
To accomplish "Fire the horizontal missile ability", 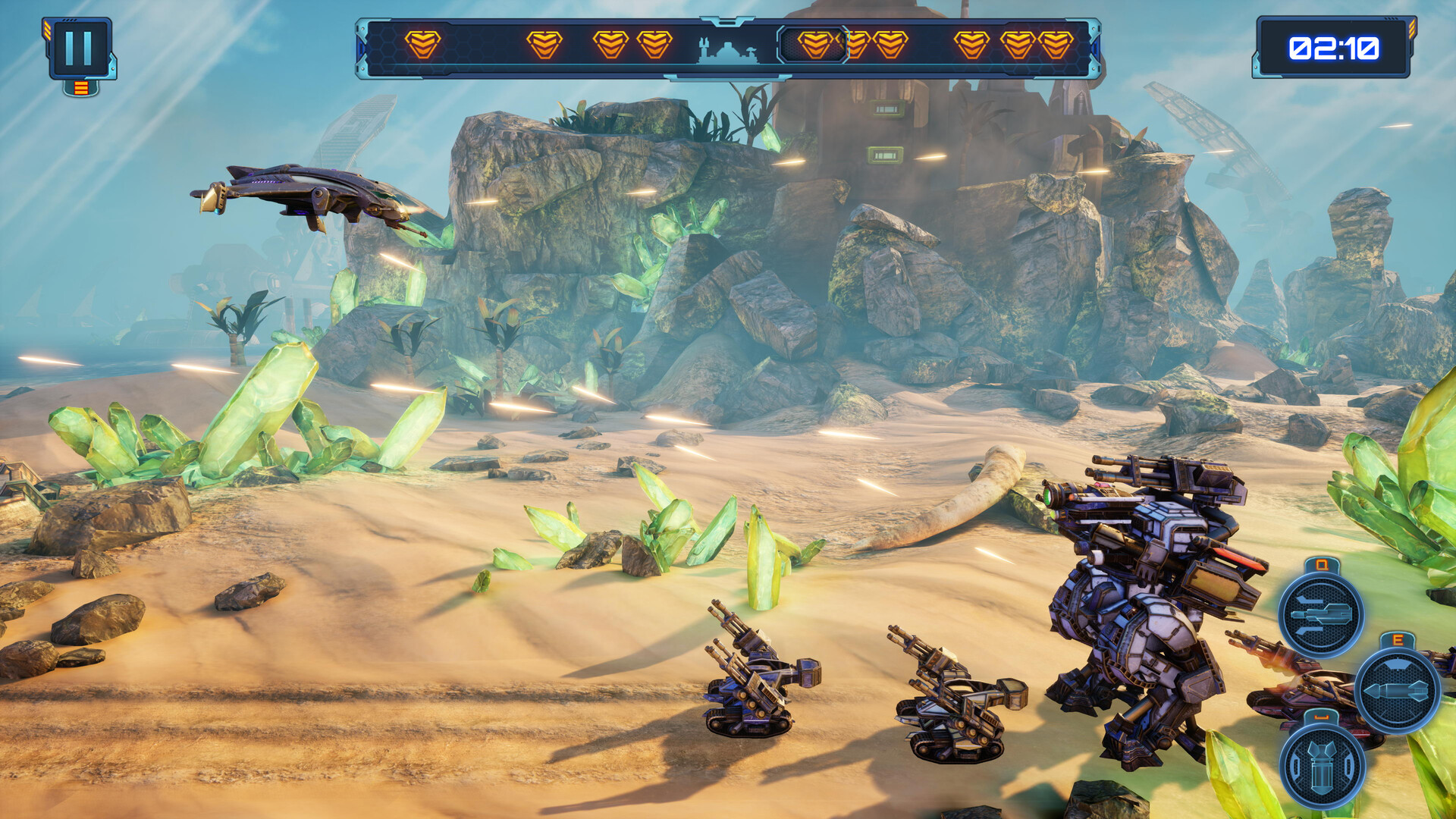I will point(1397,689).
